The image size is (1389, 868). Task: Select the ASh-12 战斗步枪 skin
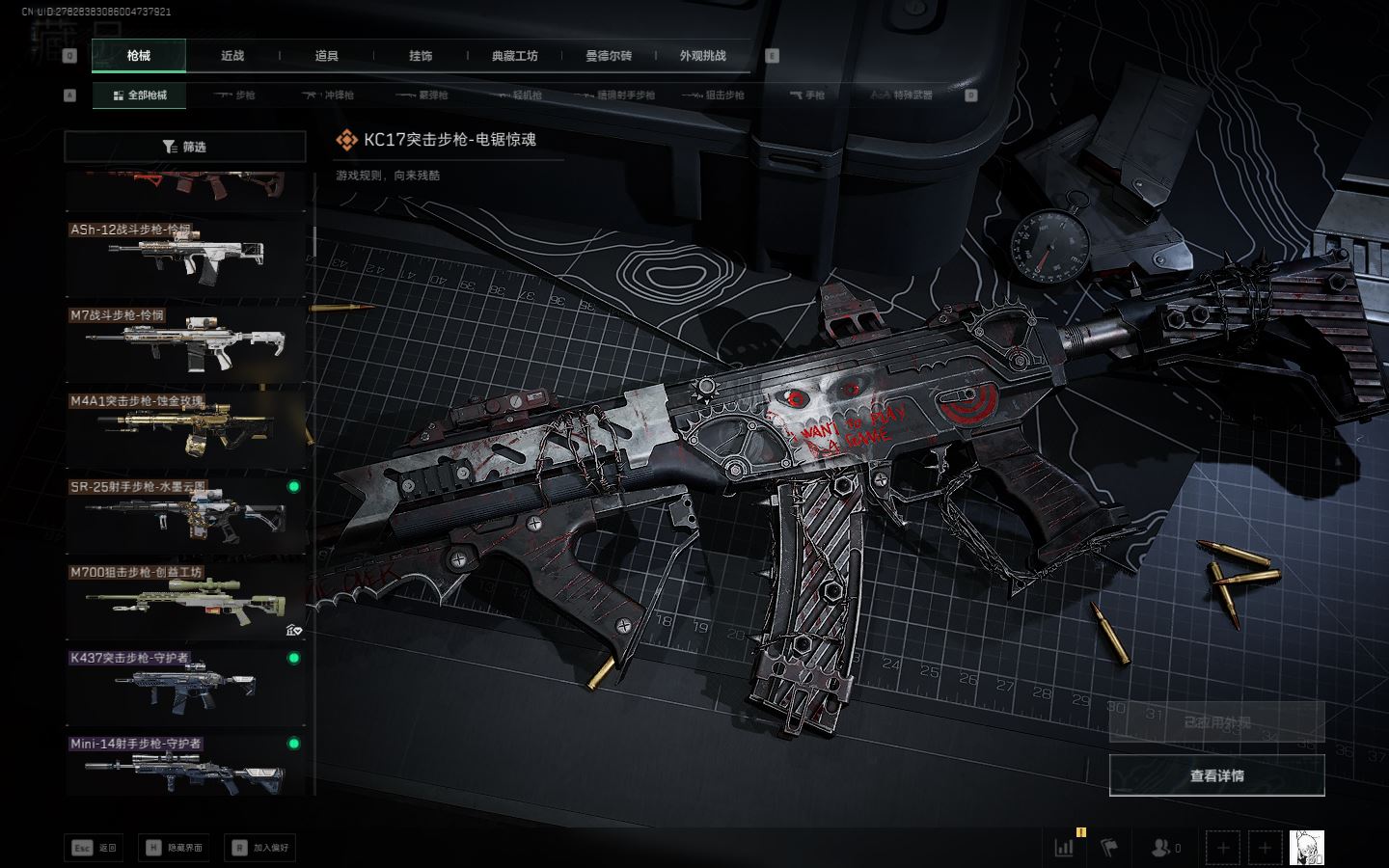pos(185,257)
